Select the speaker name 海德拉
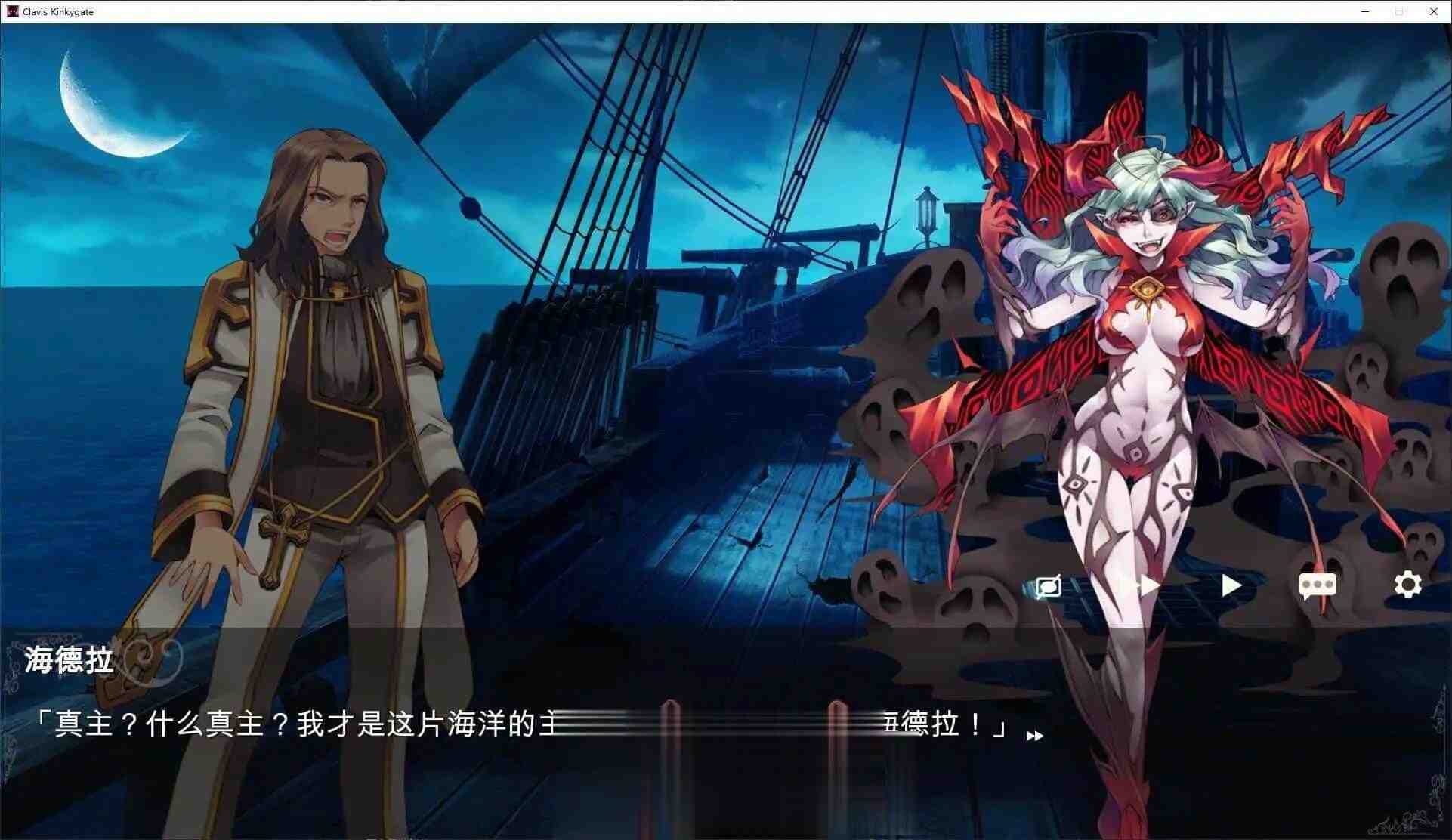1452x840 pixels. 70,660
